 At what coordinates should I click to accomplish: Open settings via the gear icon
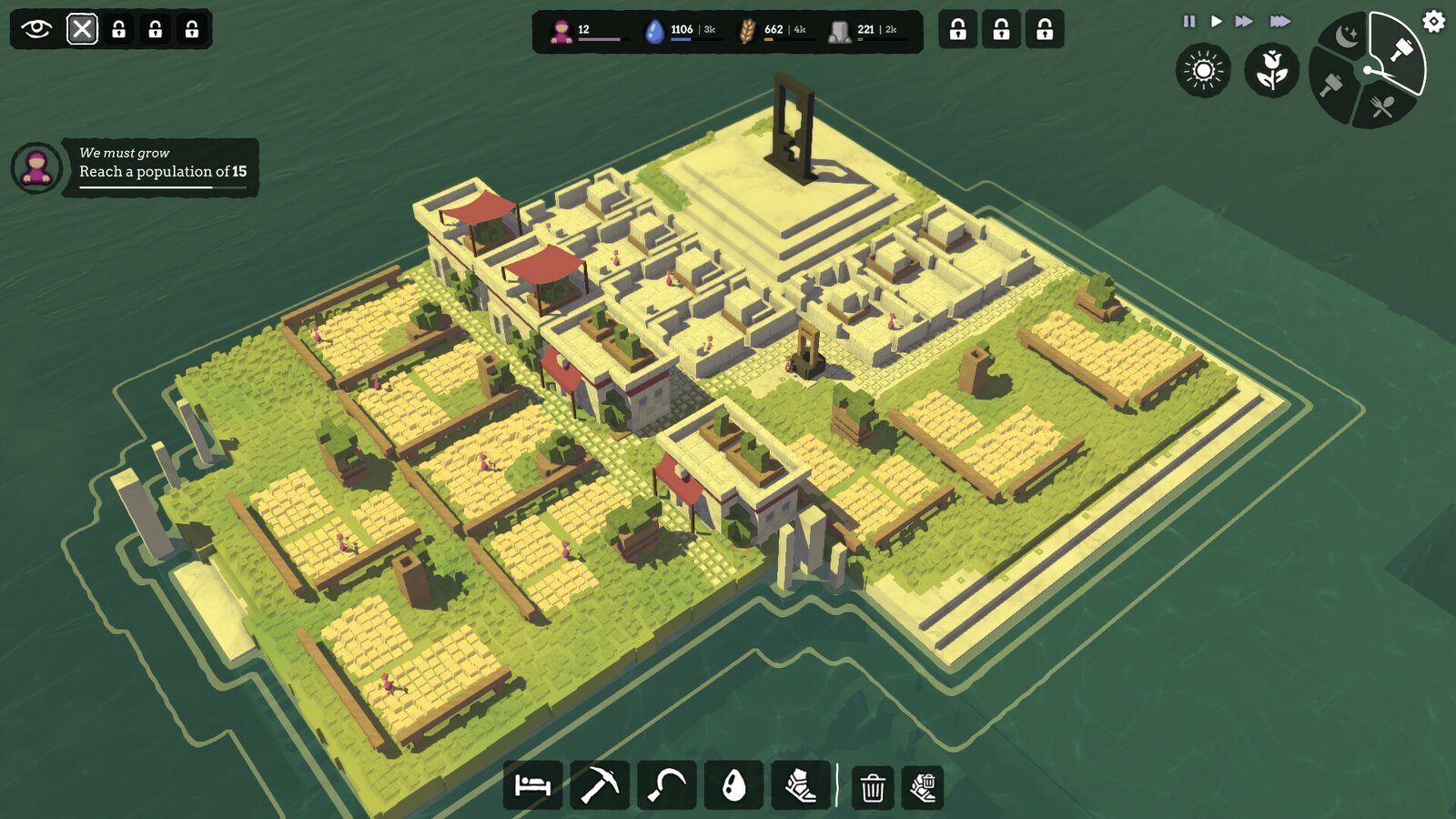[1433, 21]
